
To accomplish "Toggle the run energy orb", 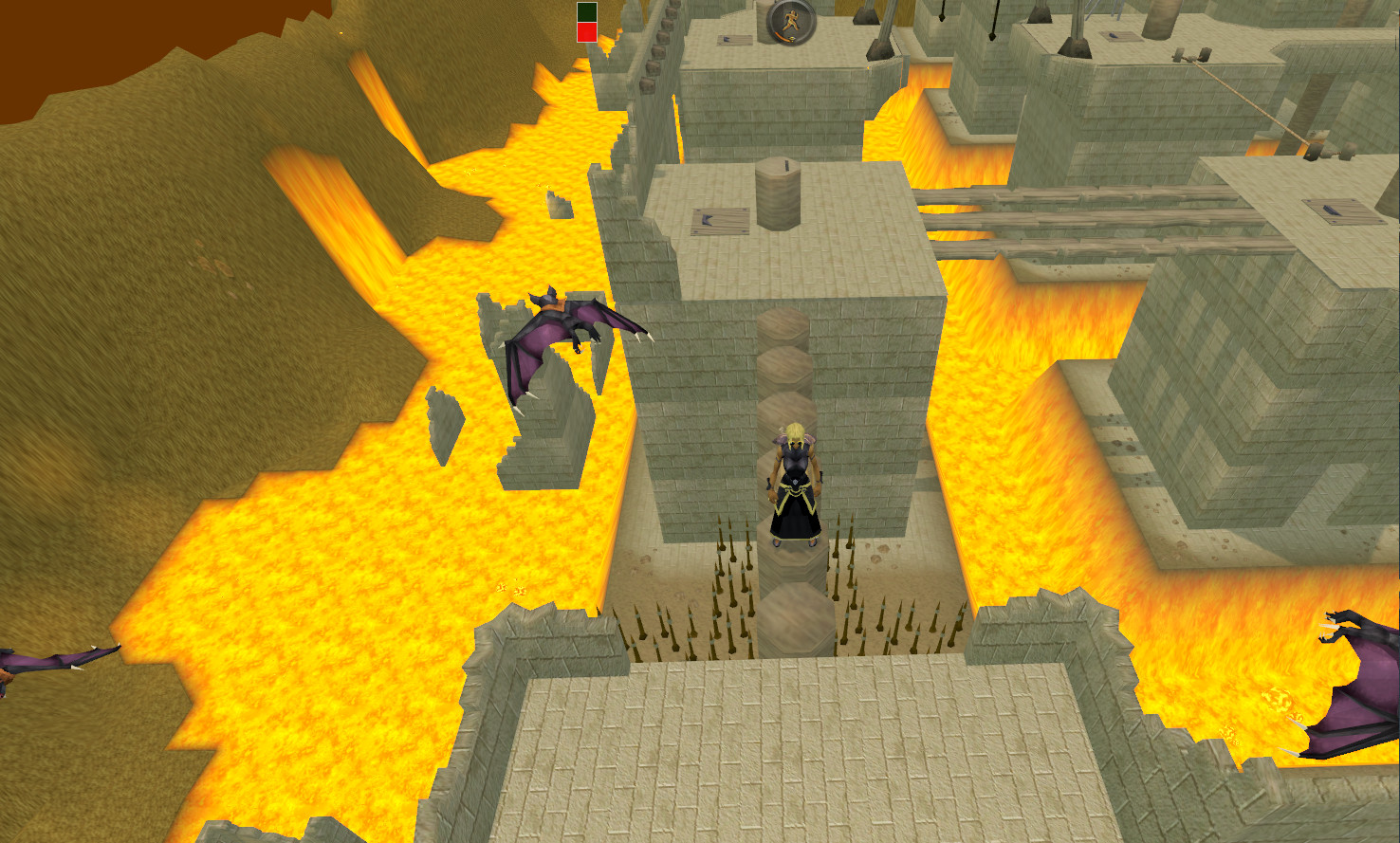I will click(791, 22).
